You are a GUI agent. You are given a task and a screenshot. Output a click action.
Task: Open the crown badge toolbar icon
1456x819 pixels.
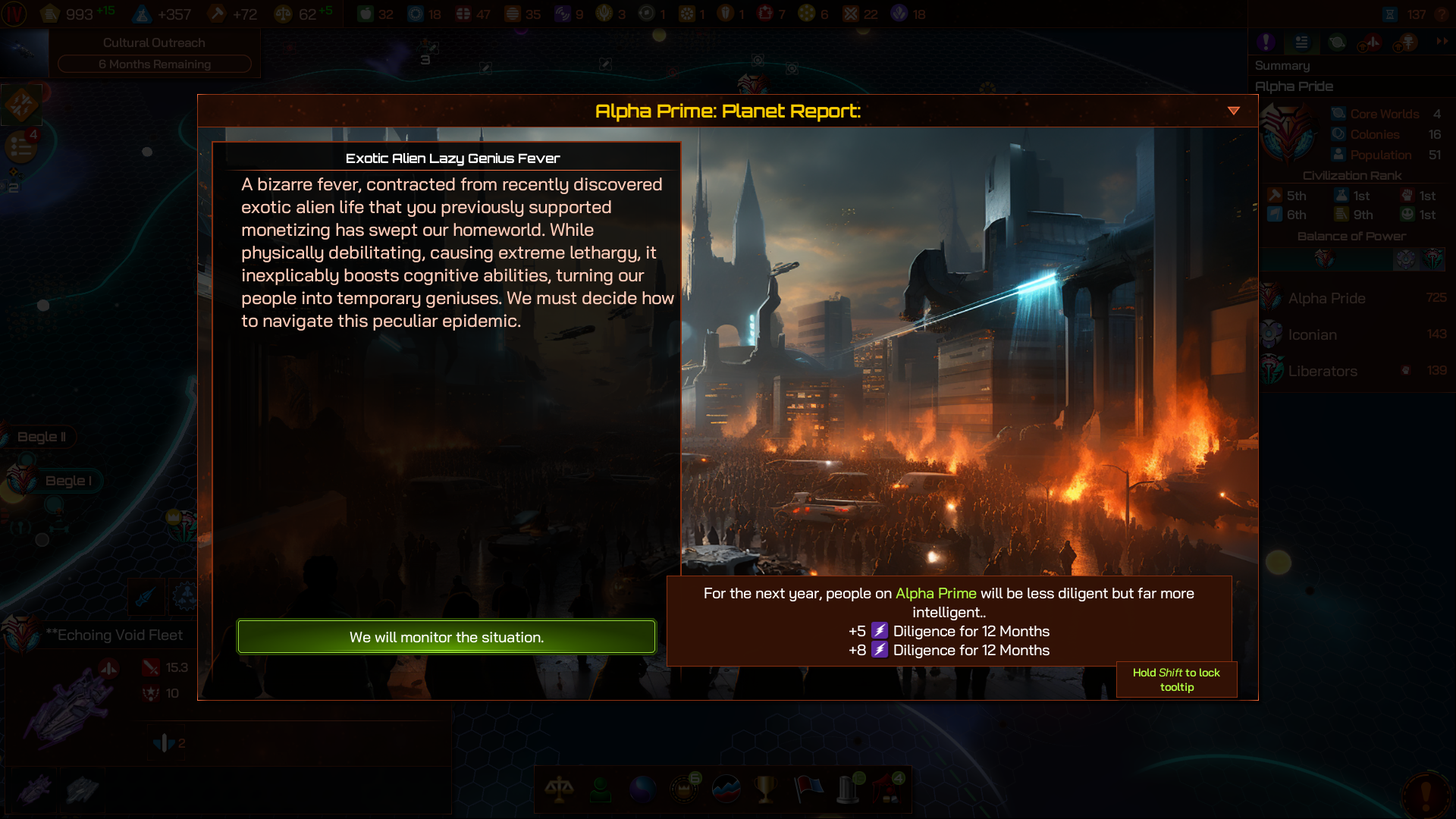coord(685,789)
